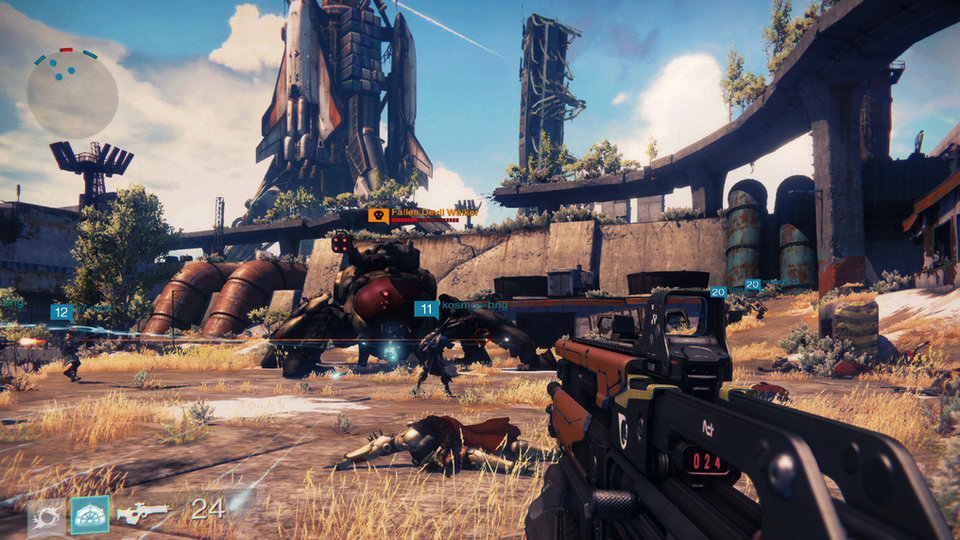The image size is (960, 540).
Task: Select the level 12 player tag
Action: [x=61, y=312]
